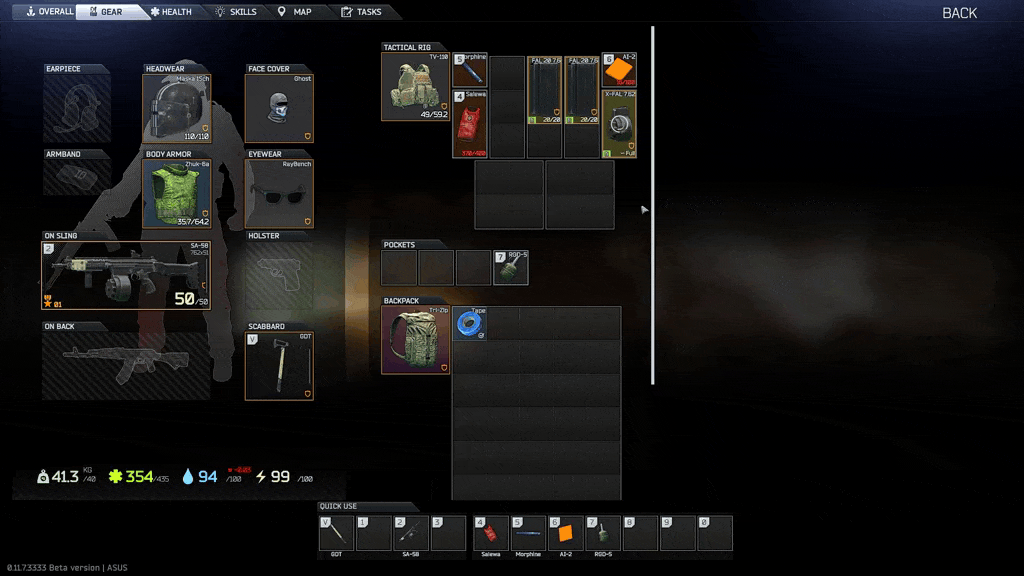Show the Skills tab
The height and width of the screenshot is (576, 1024).
tap(236, 12)
